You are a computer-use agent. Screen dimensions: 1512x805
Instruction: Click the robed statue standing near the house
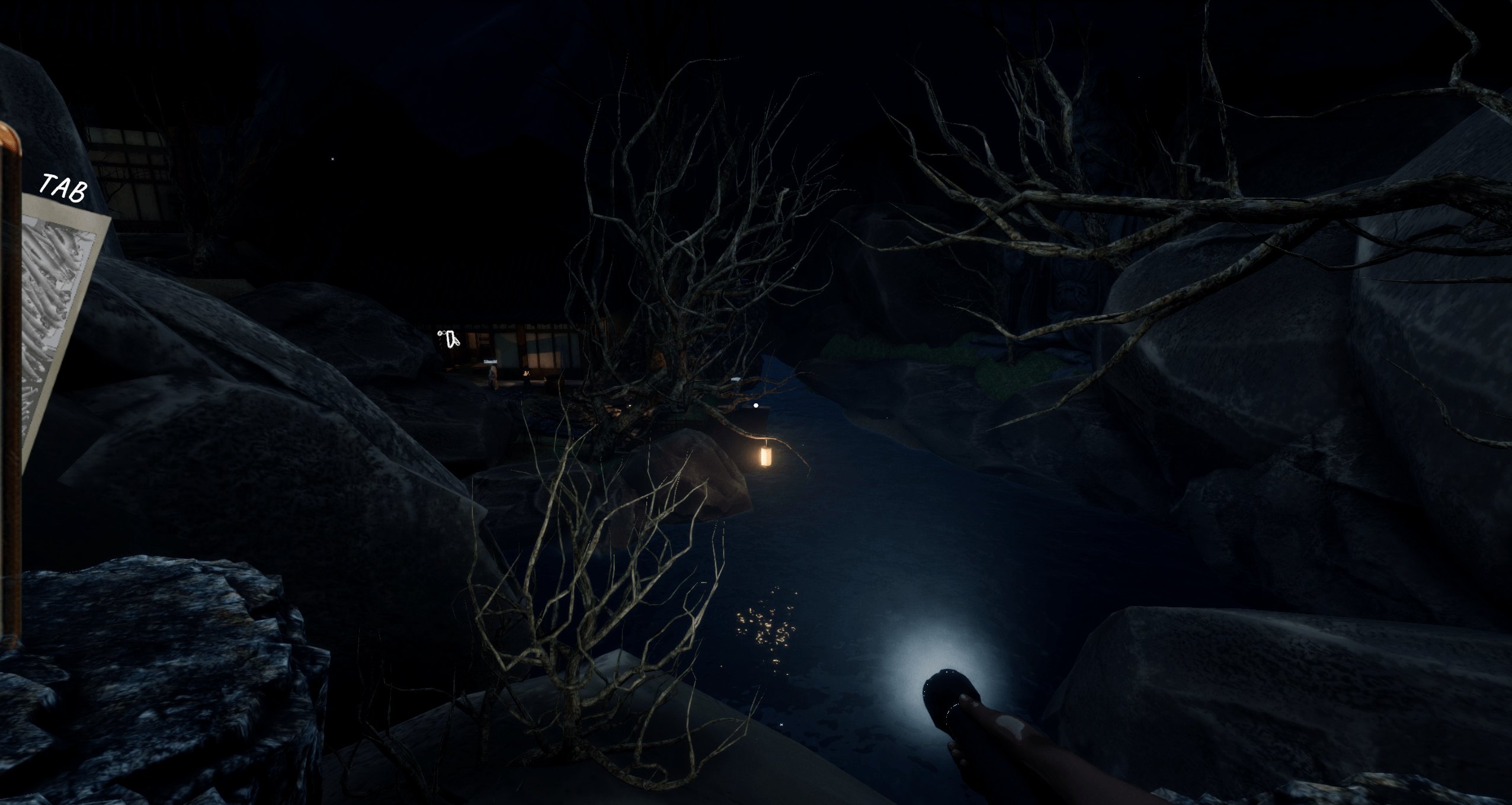tap(492, 379)
